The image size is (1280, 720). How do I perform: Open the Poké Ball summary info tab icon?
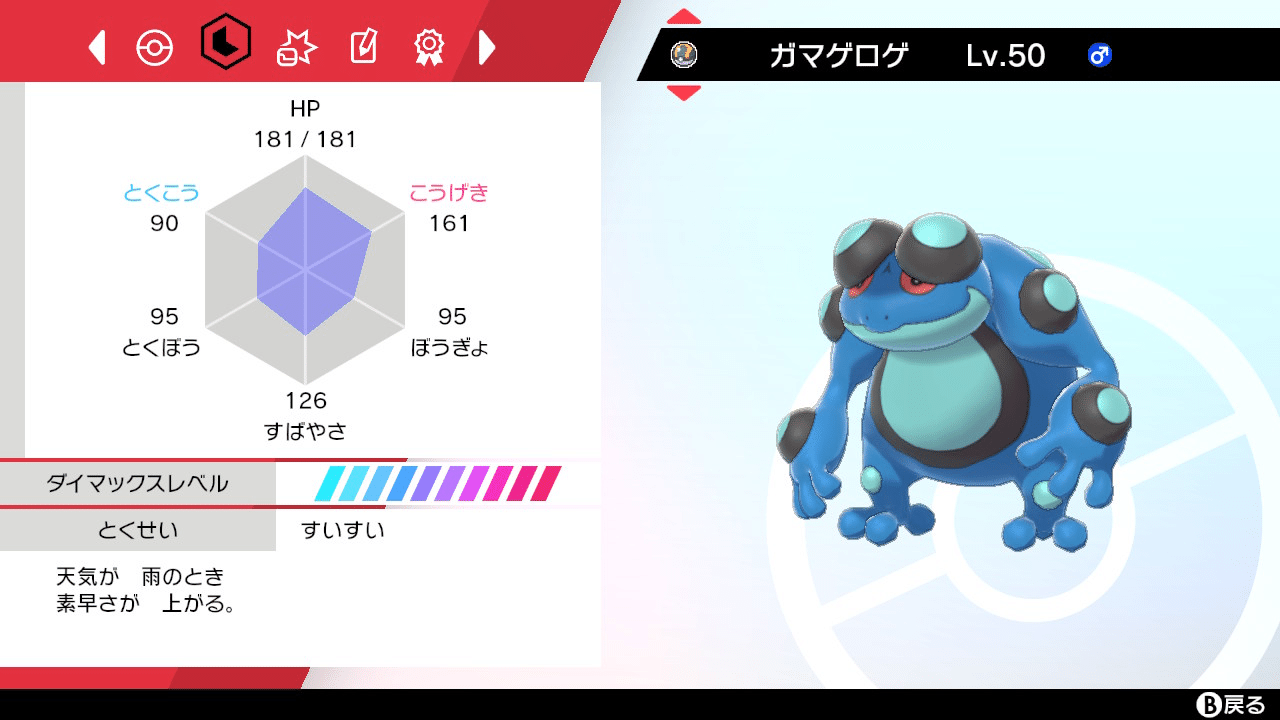155,45
